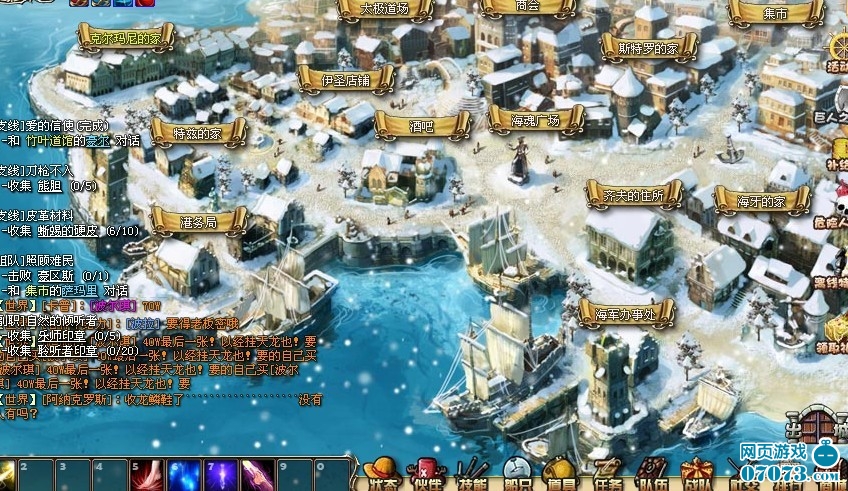Open the 商会 guild banner
The image size is (848, 491).
click(x=527, y=6)
